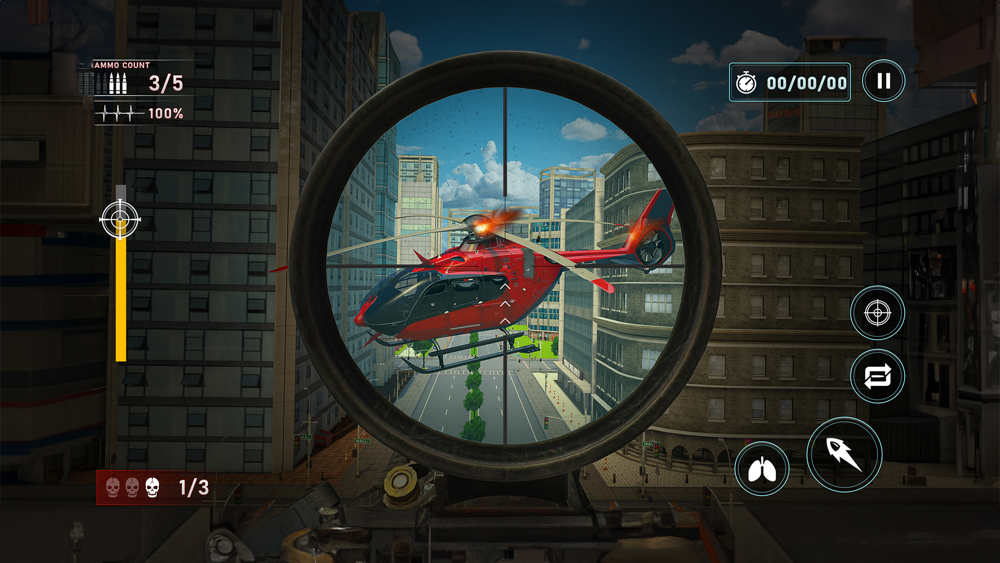
Task: Tap the crosshair scope aim button
Action: pyautogui.click(x=877, y=314)
